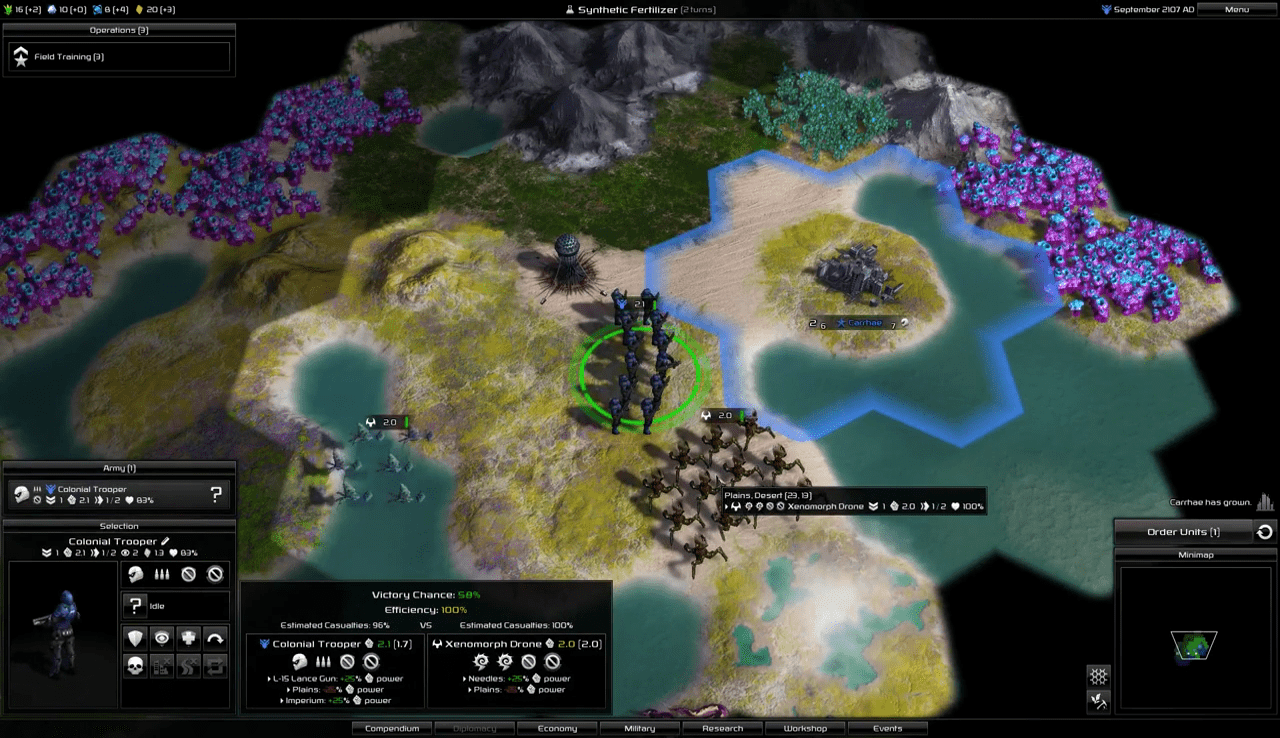Viewport: 1280px width, 738px height.
Task: Click the circular arrow button beside Order Units
Action: point(1265,532)
